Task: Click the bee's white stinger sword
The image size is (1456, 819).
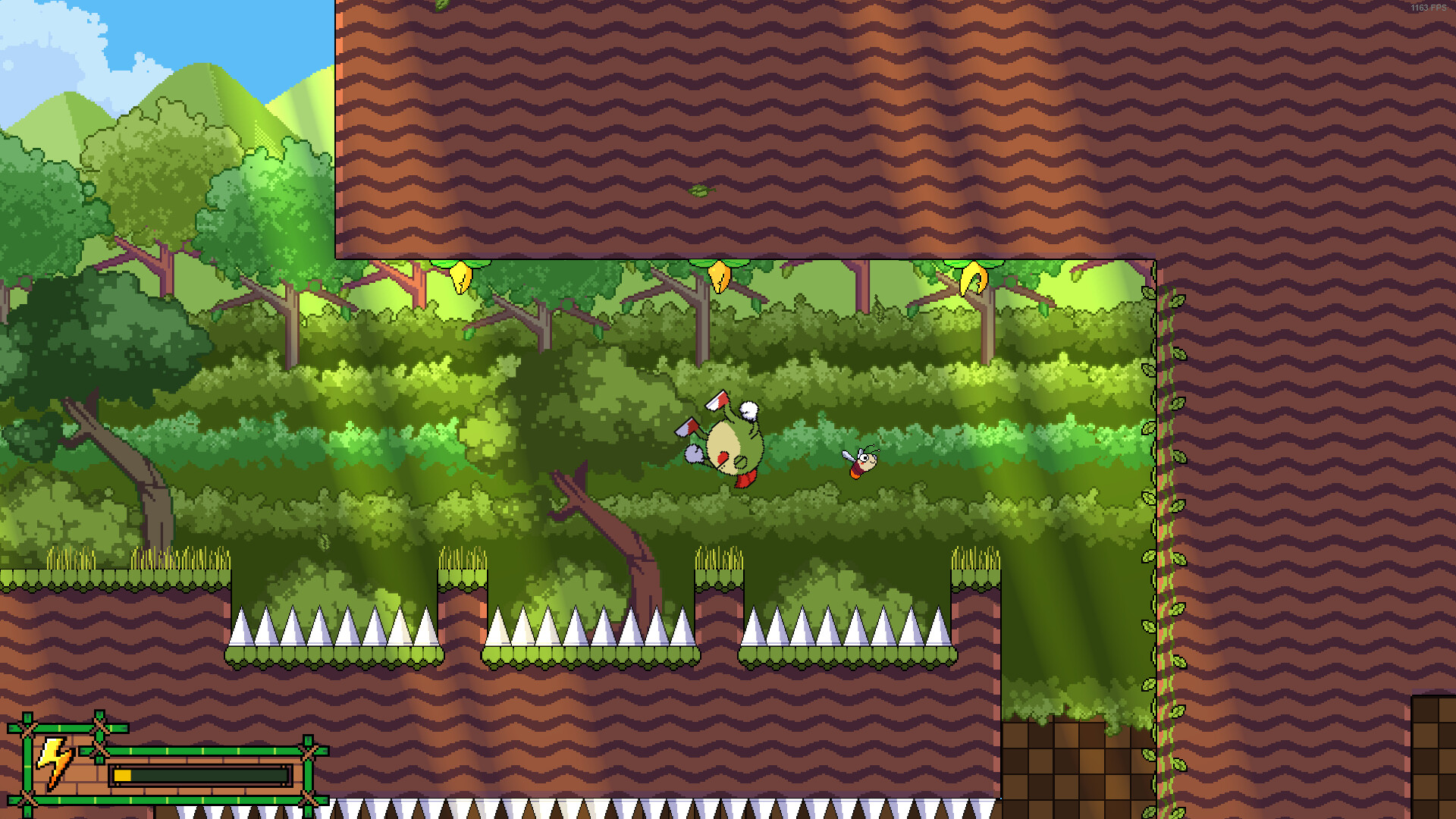Action: (x=847, y=455)
